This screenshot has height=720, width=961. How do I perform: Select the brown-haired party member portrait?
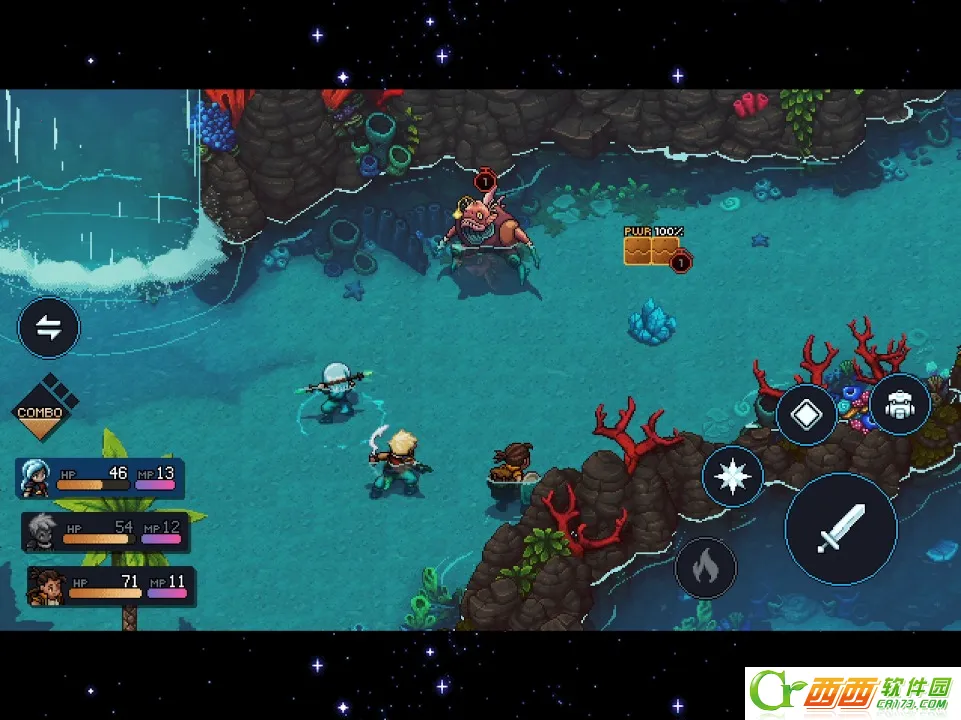coord(46,586)
